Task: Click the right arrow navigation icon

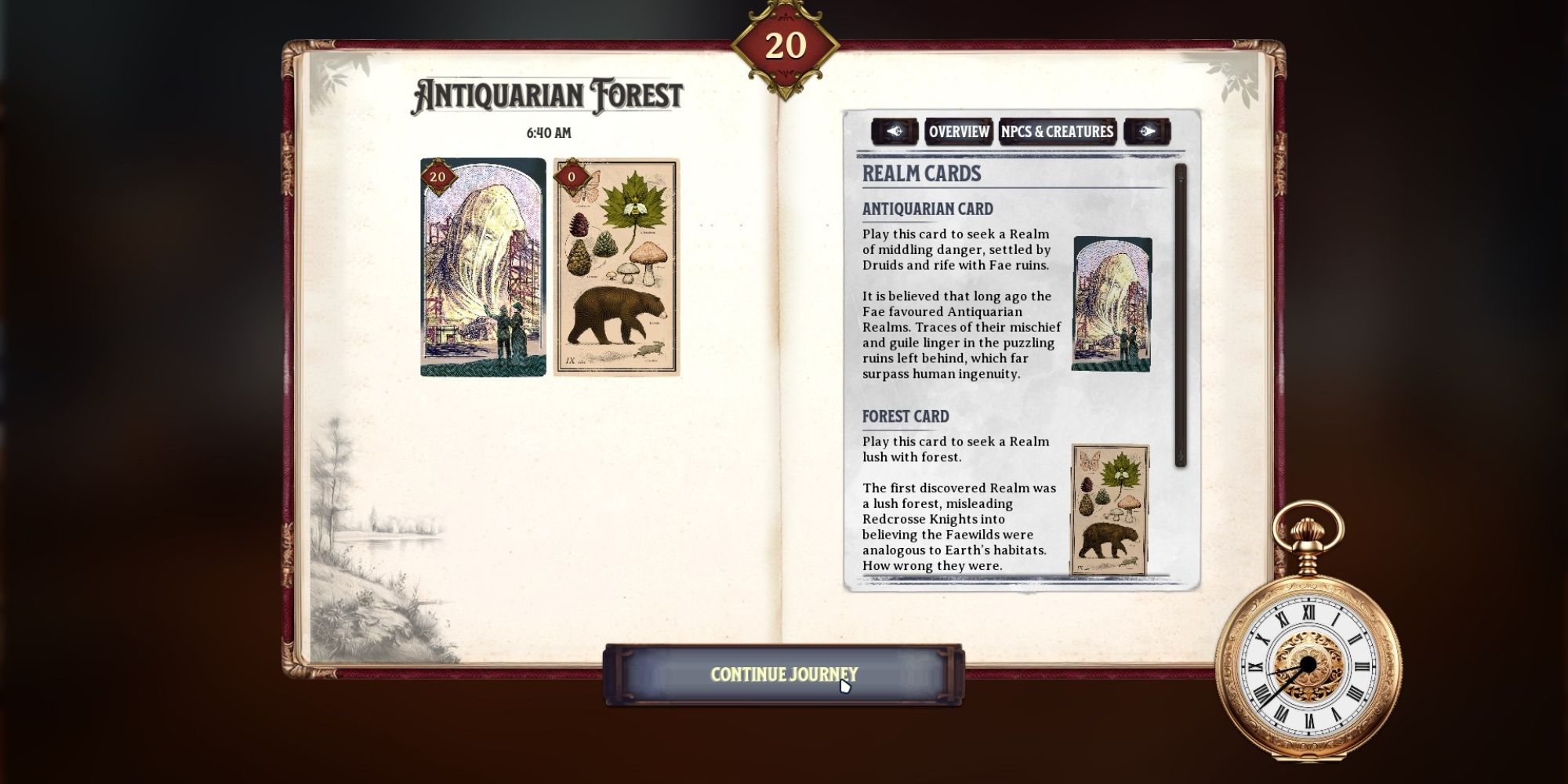Action: click(1148, 131)
